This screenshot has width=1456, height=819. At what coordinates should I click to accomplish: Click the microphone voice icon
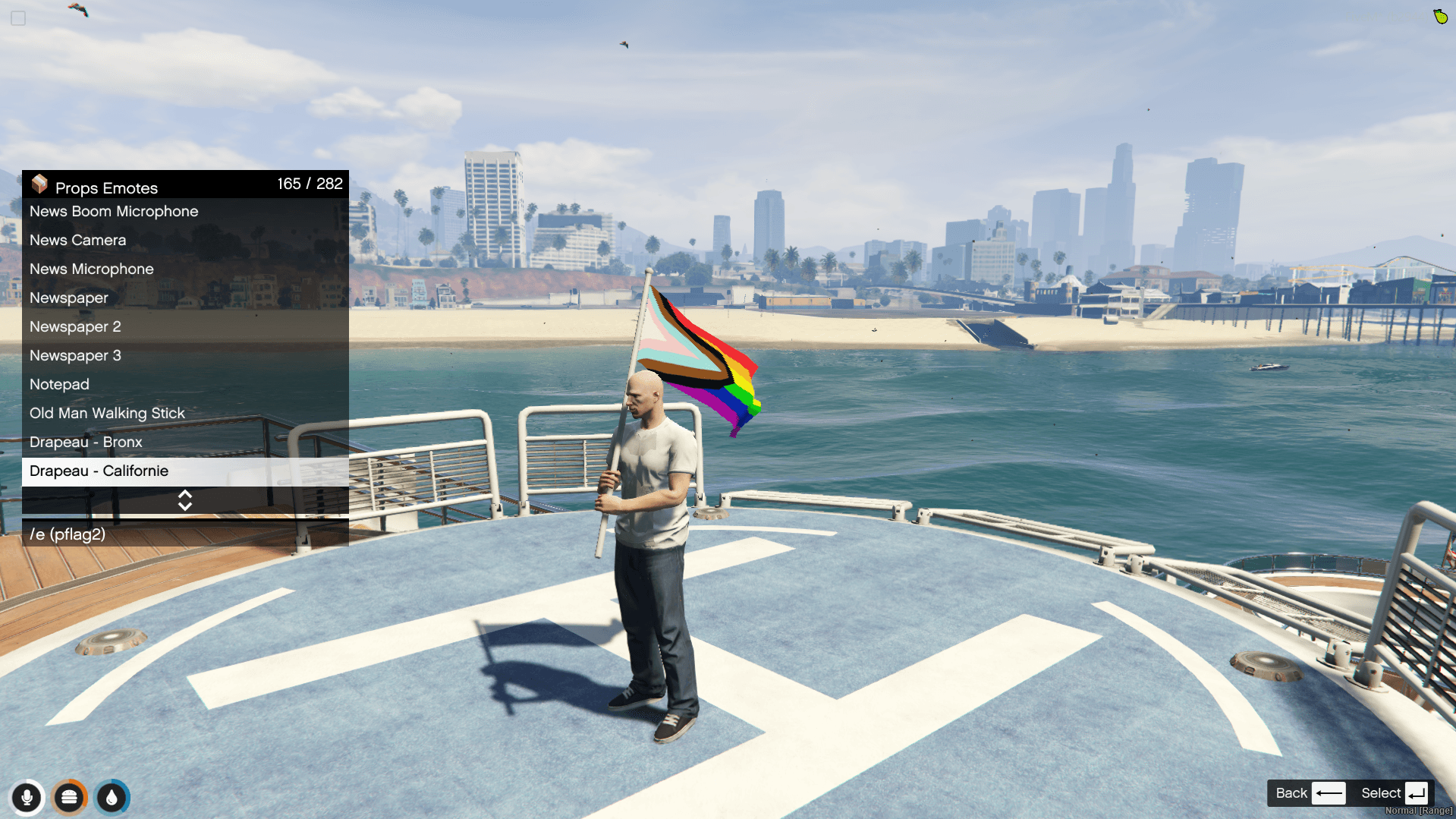coord(27,798)
